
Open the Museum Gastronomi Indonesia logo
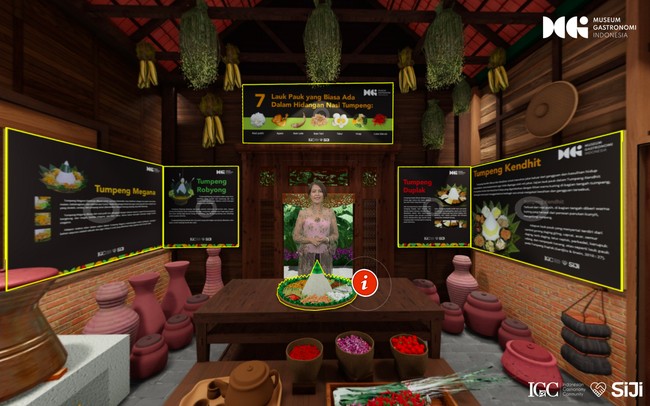click(585, 28)
